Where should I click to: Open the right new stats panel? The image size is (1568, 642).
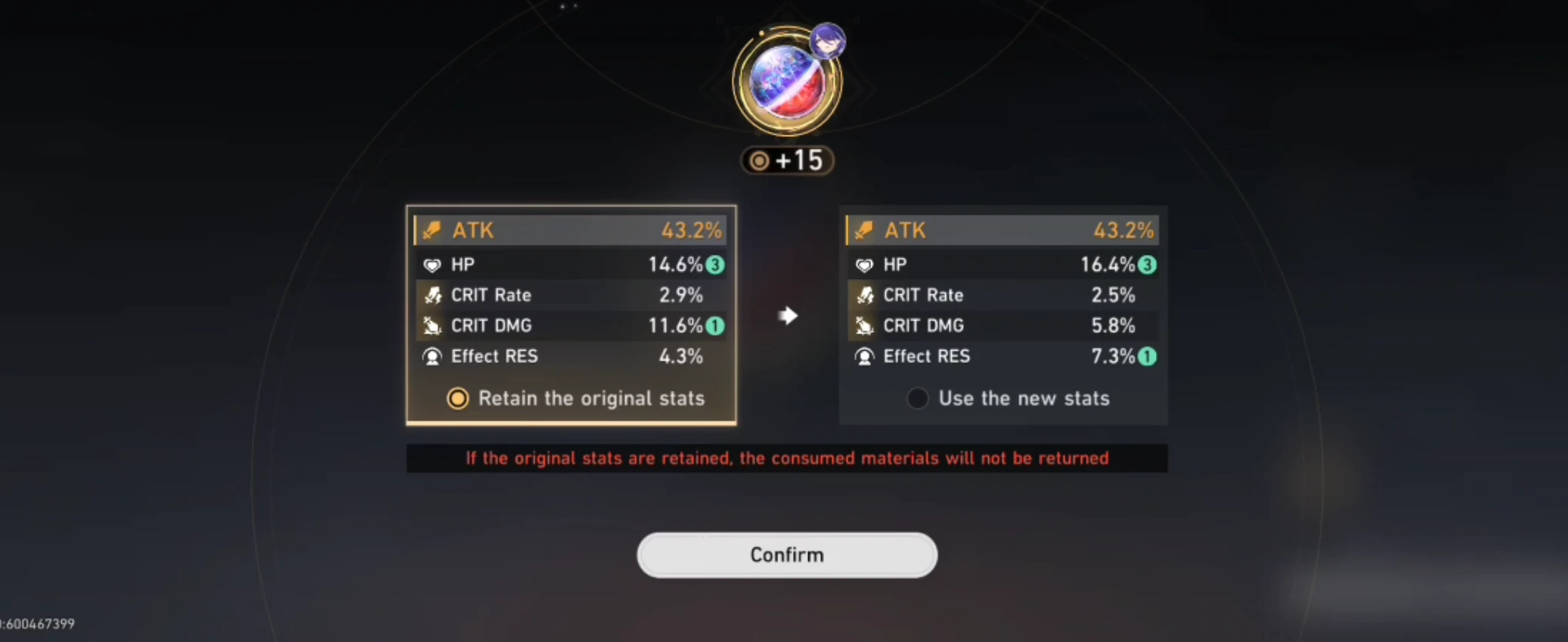click(x=1003, y=314)
